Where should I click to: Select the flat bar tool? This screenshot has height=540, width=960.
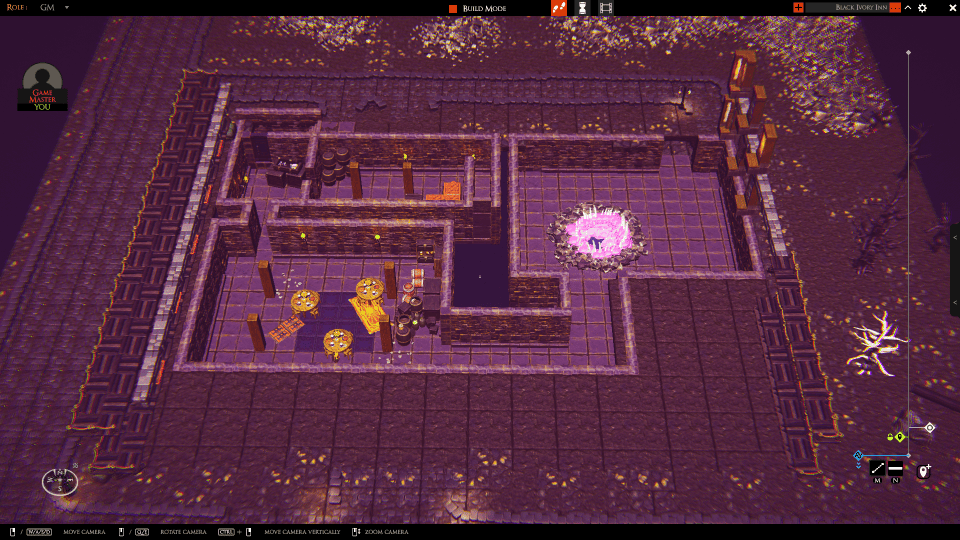[x=895, y=468]
